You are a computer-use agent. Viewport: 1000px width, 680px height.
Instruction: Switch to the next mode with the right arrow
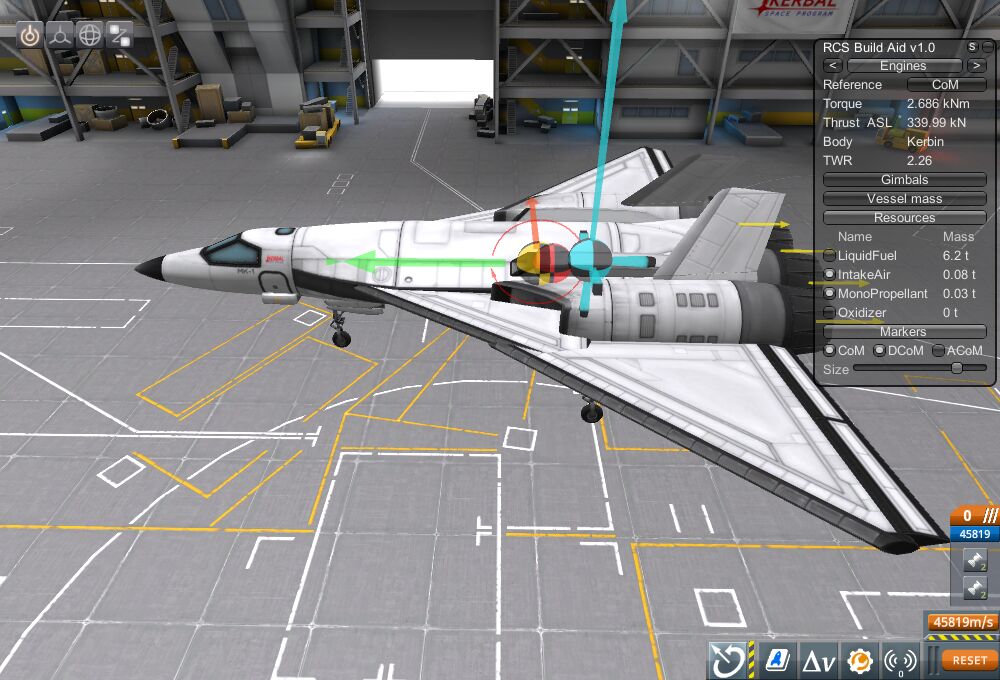(x=976, y=66)
